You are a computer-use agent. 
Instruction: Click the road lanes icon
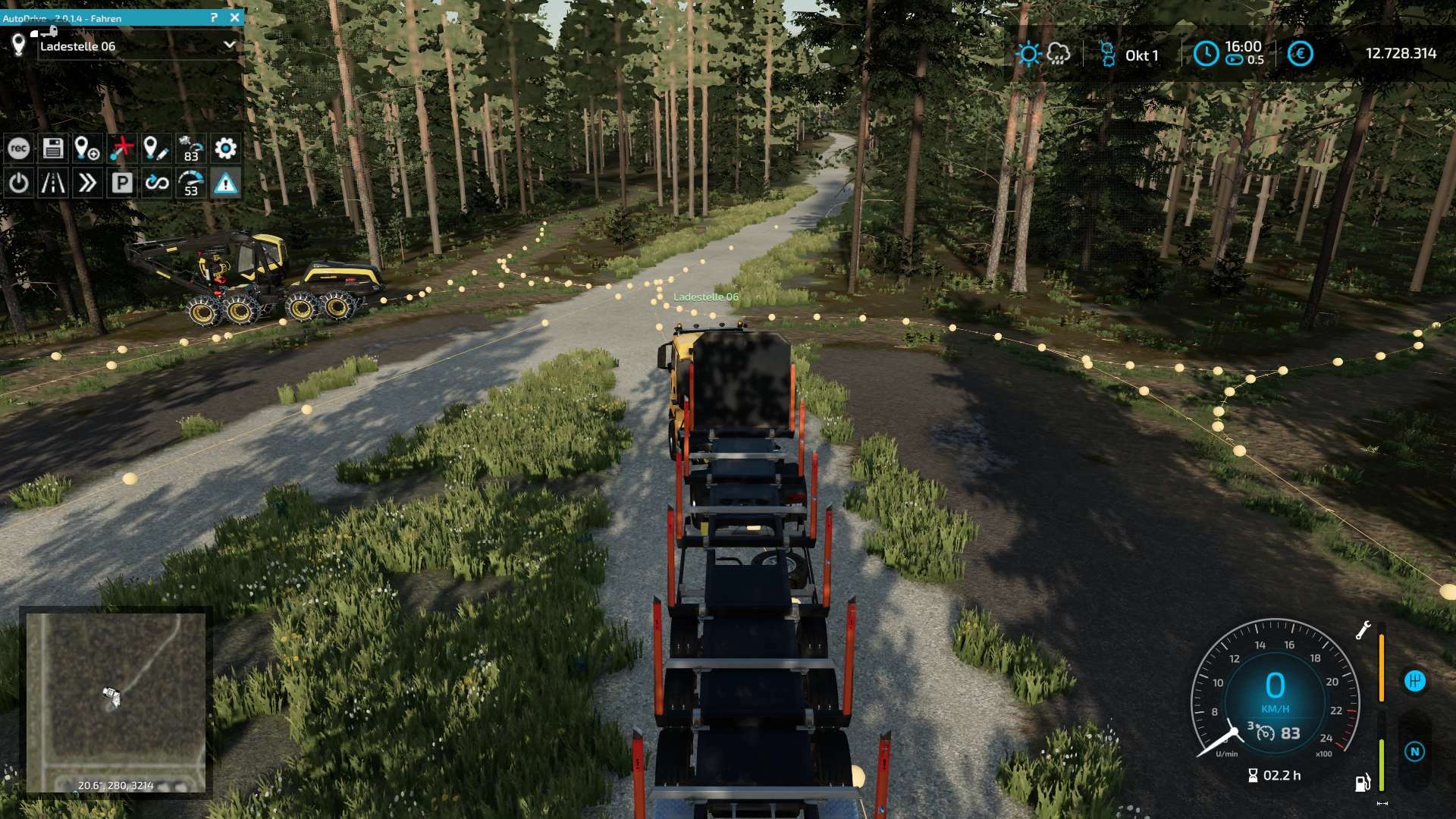(53, 183)
